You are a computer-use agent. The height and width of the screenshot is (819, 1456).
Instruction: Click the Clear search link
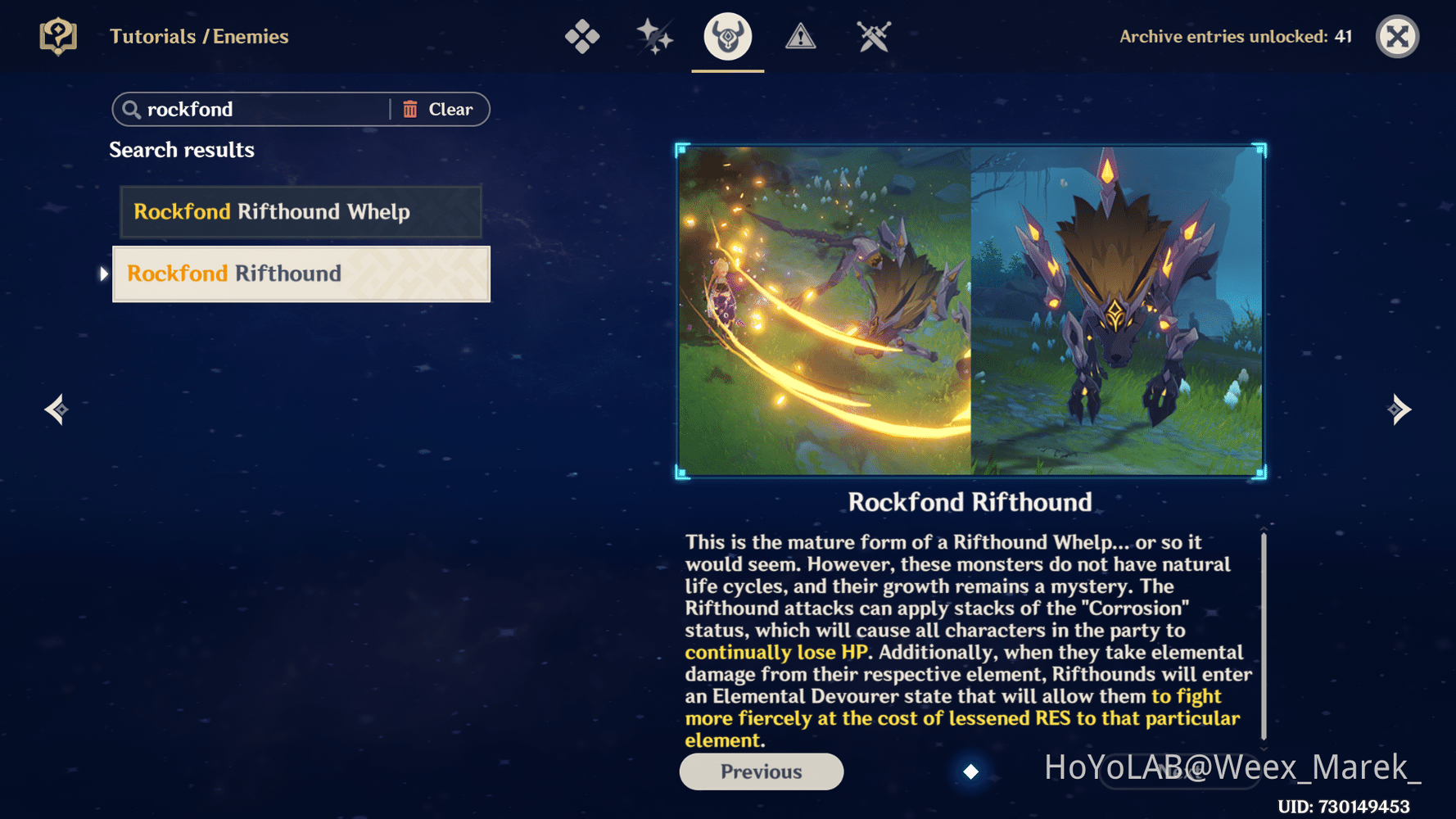click(450, 109)
